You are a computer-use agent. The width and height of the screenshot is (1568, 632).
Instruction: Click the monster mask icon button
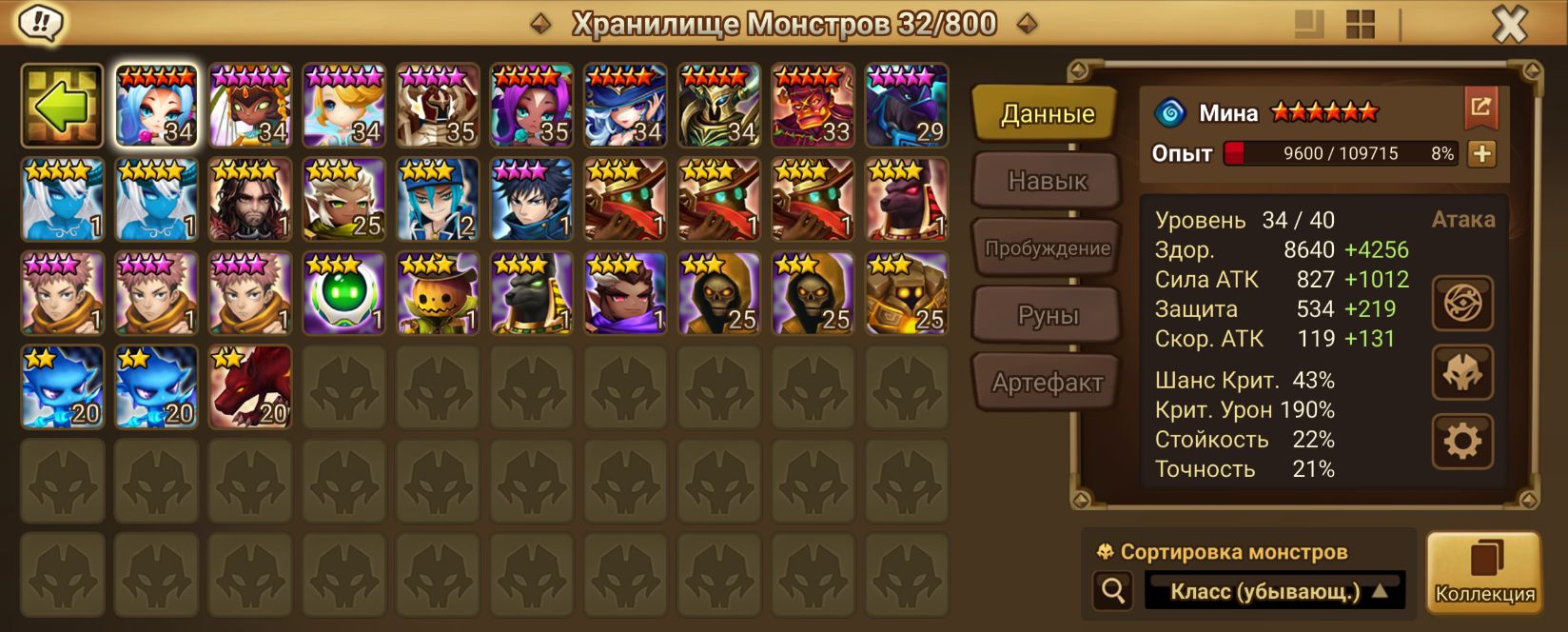click(1462, 372)
